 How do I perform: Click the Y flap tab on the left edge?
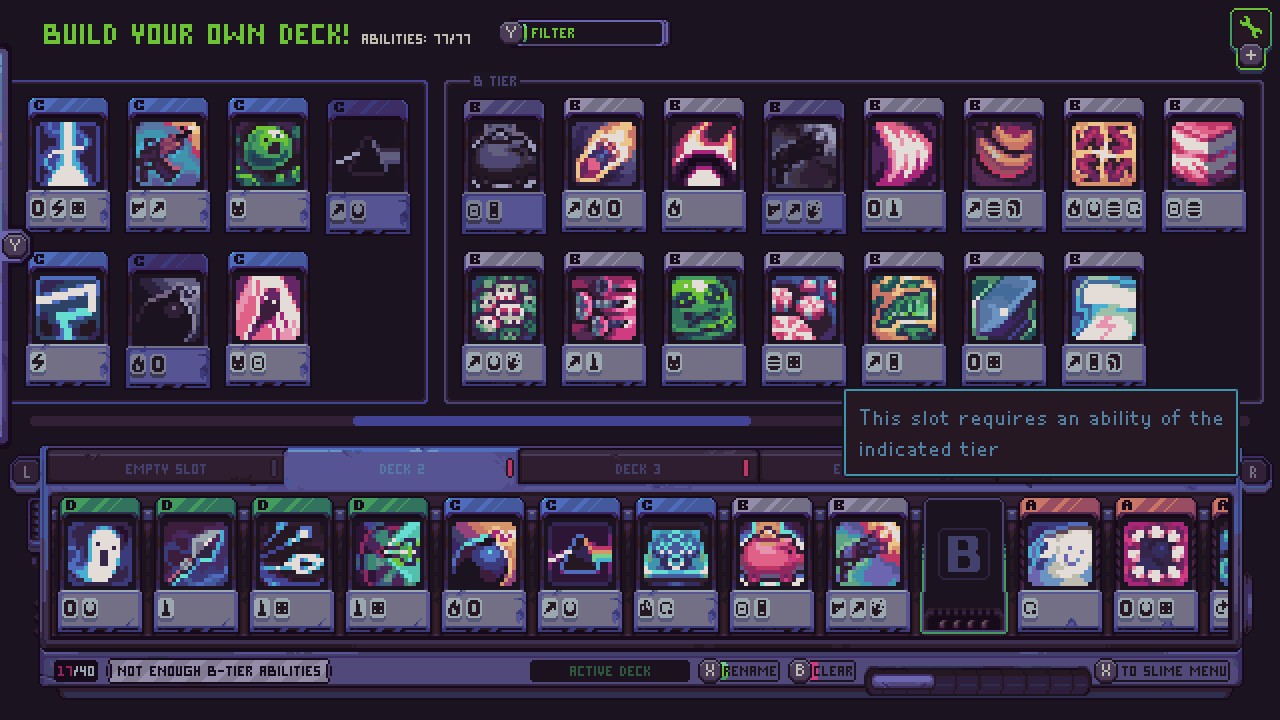(14, 244)
